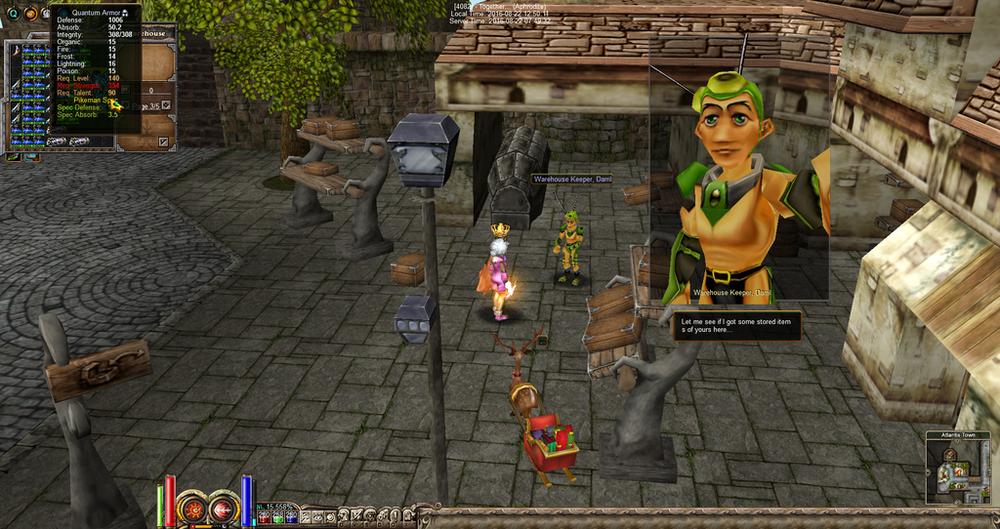Click the Warehouse Keeper dialogue text box

(736, 325)
